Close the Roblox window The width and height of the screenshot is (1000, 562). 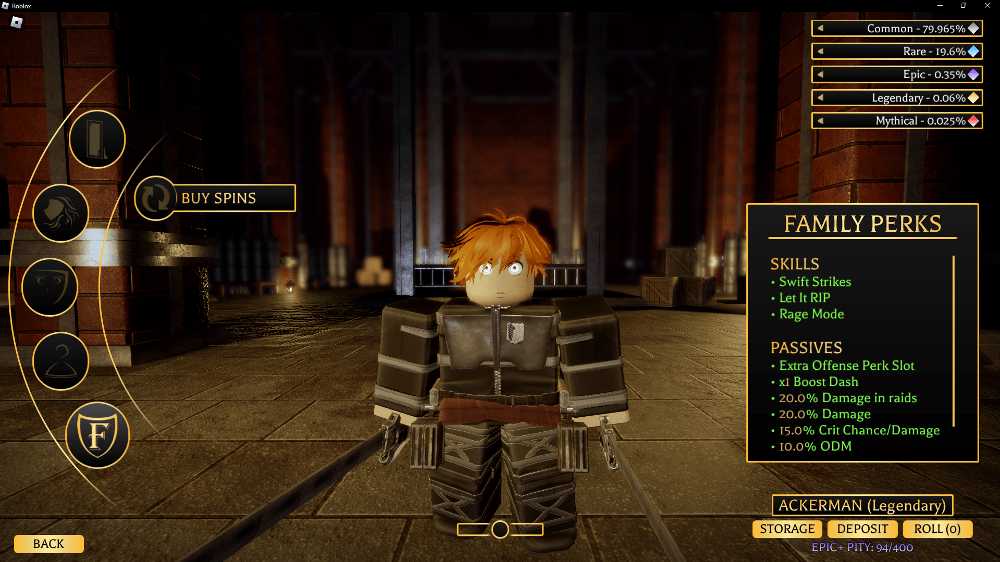(985, 5)
